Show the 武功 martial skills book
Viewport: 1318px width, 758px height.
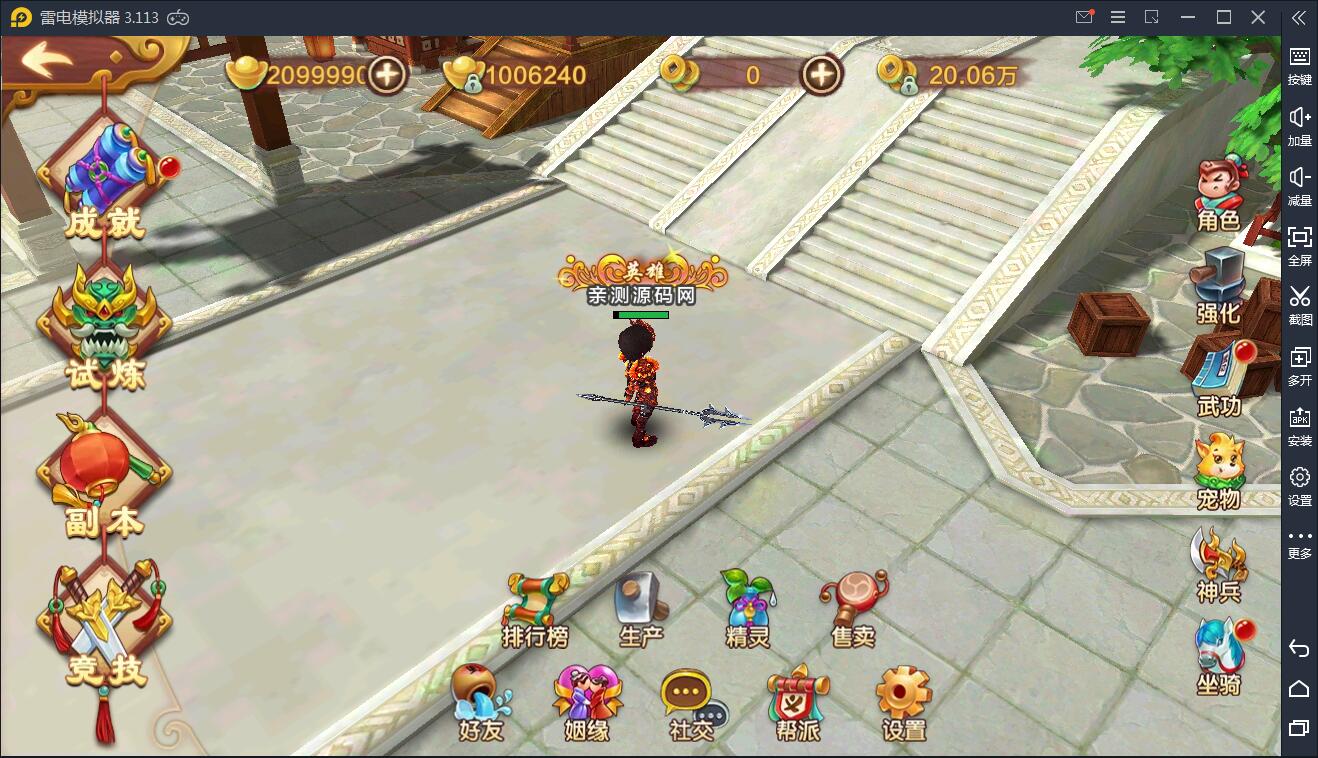point(1218,380)
